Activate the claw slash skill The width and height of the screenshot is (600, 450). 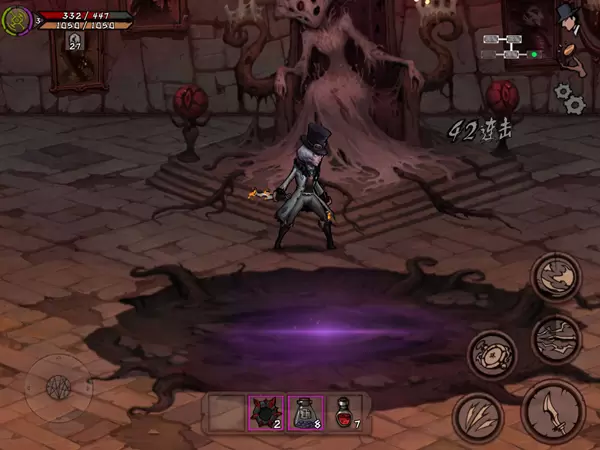click(477, 417)
